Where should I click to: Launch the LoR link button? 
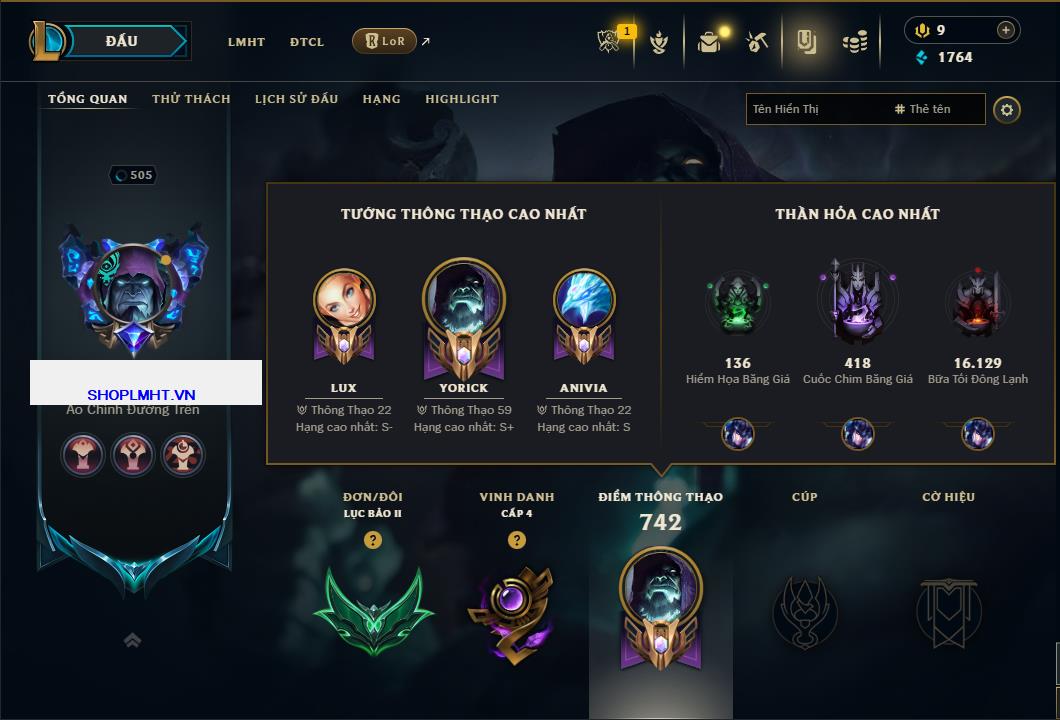pos(384,41)
